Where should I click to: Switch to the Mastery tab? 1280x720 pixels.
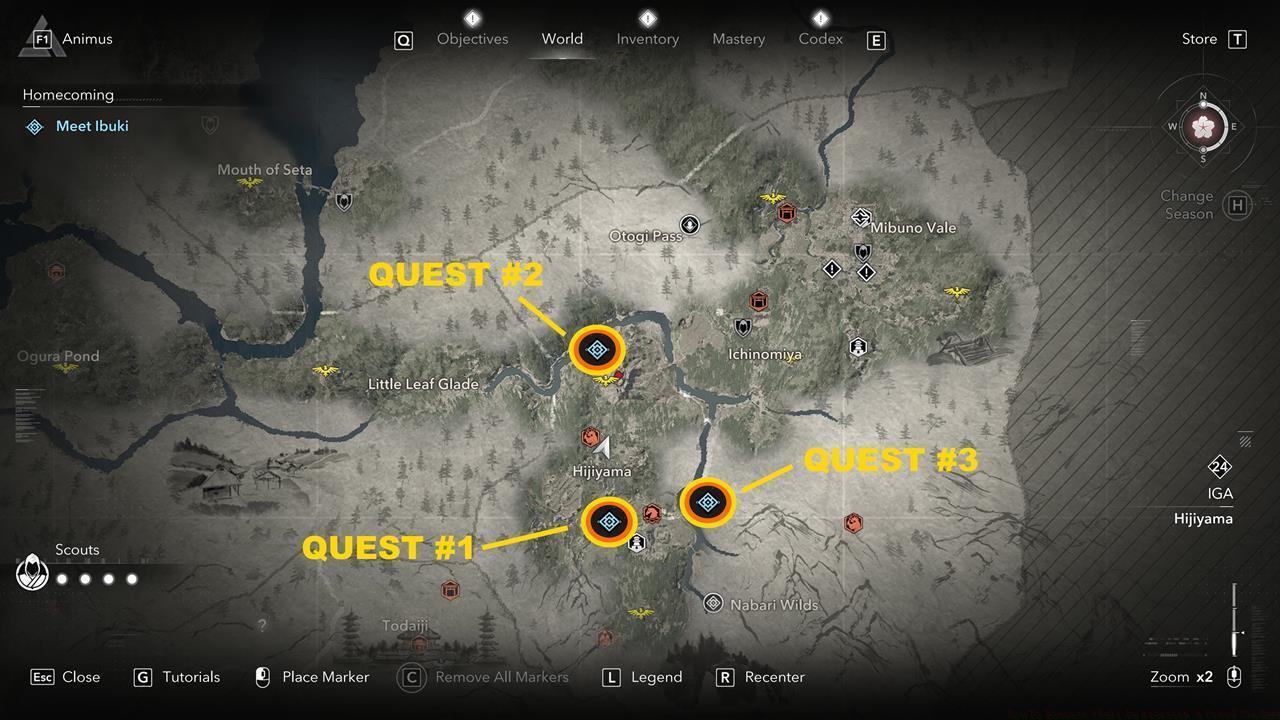[738, 39]
